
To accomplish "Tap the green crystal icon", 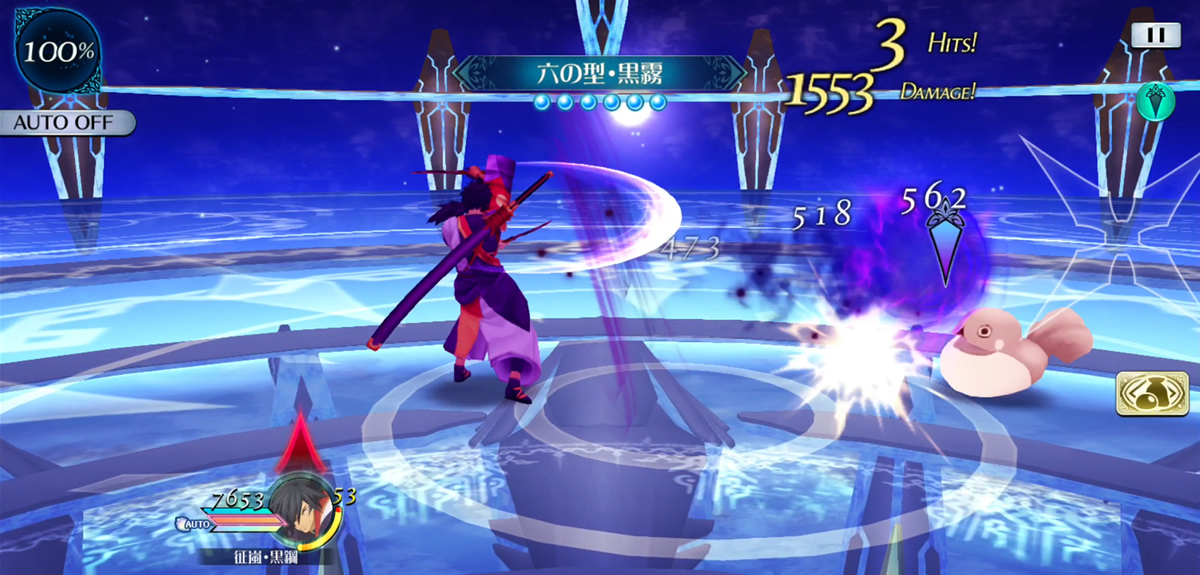I will click(x=1153, y=100).
